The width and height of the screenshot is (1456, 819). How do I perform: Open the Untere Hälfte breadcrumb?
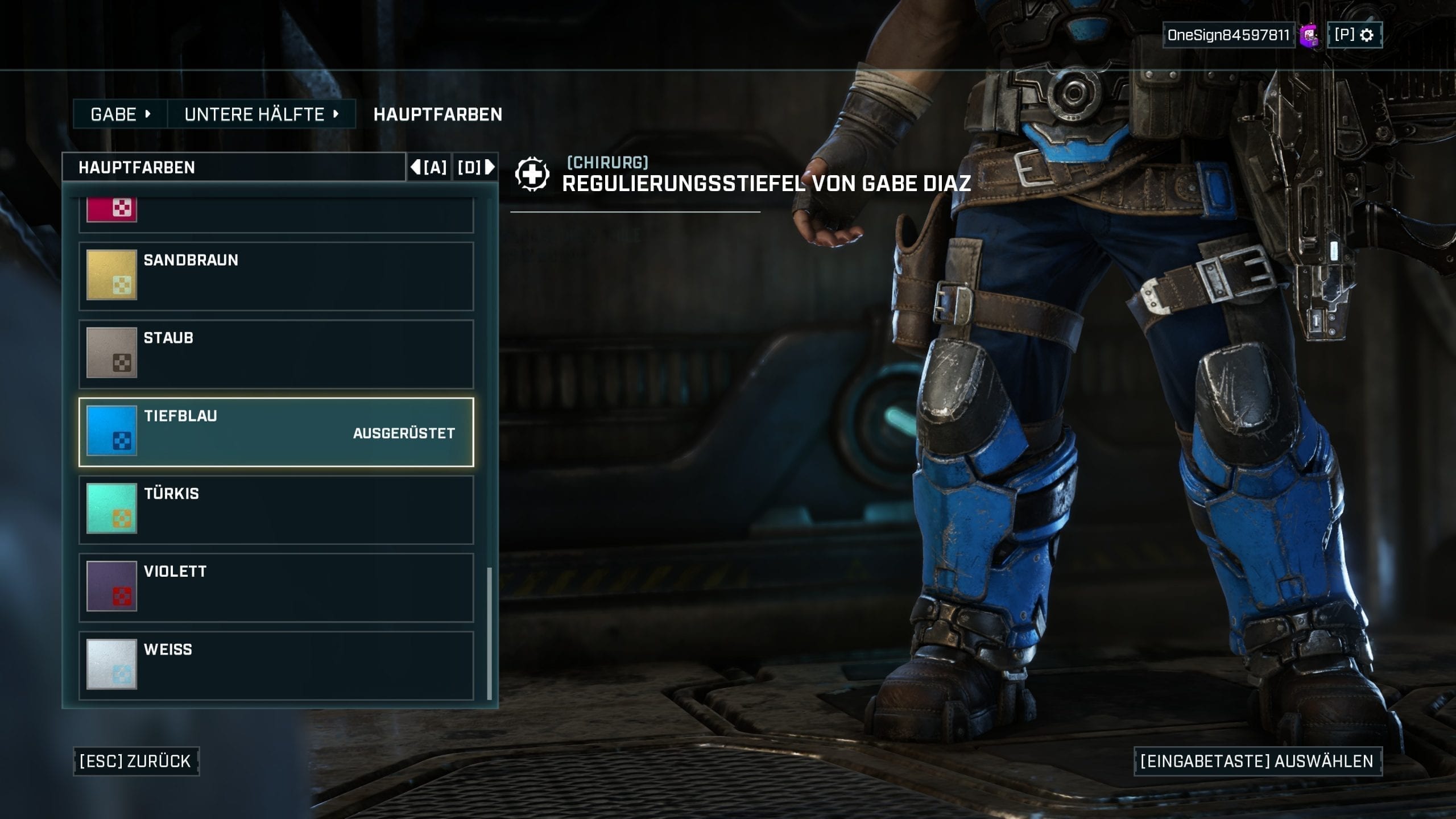261,114
